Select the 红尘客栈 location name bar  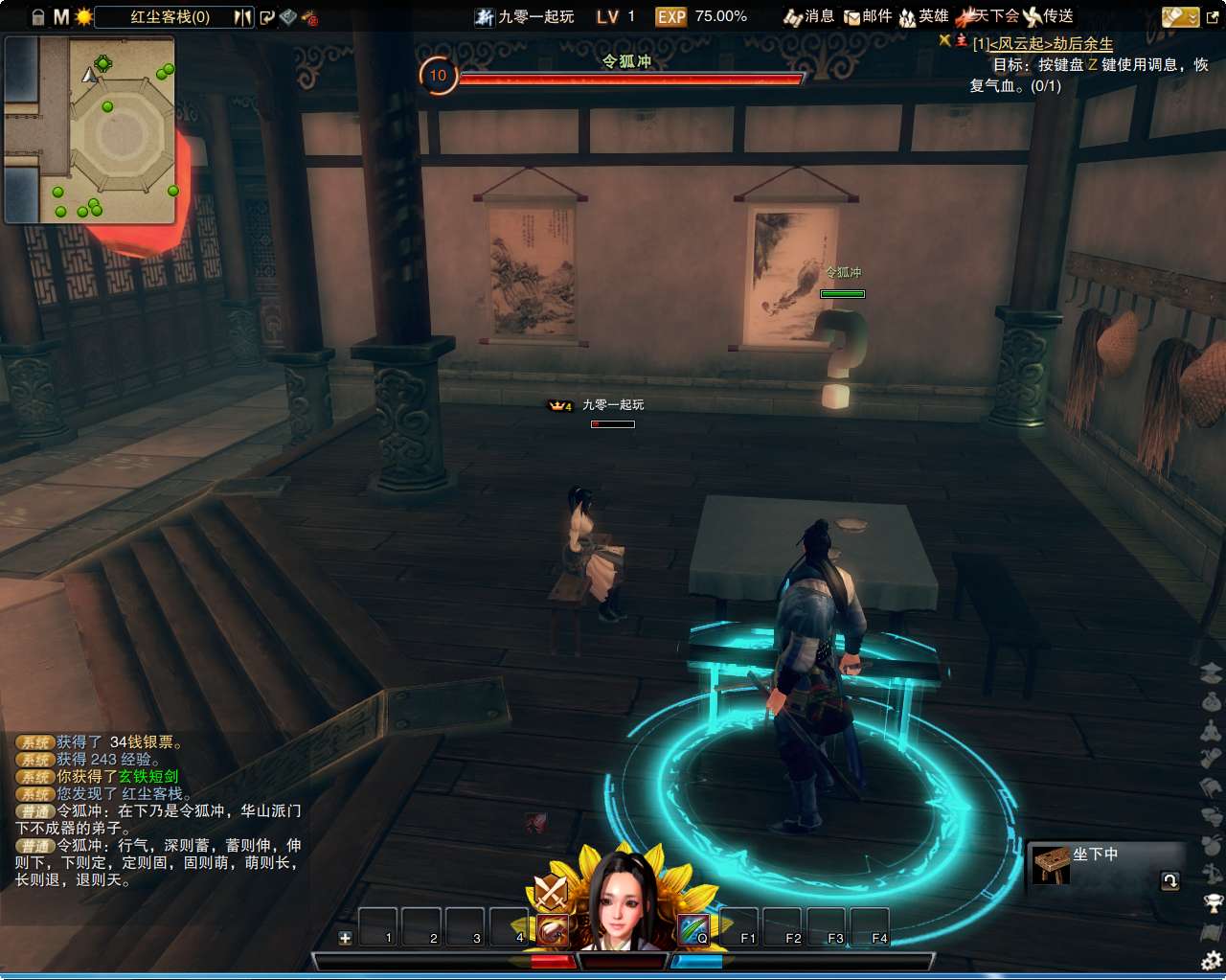pos(170,16)
